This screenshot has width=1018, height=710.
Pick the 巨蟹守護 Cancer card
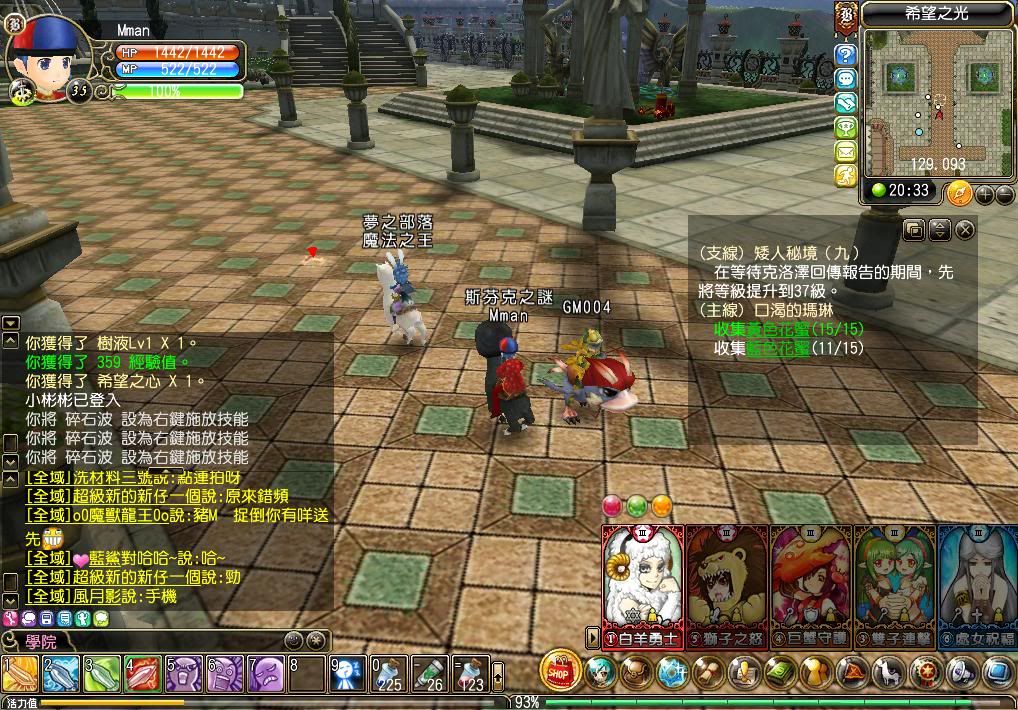tap(811, 585)
